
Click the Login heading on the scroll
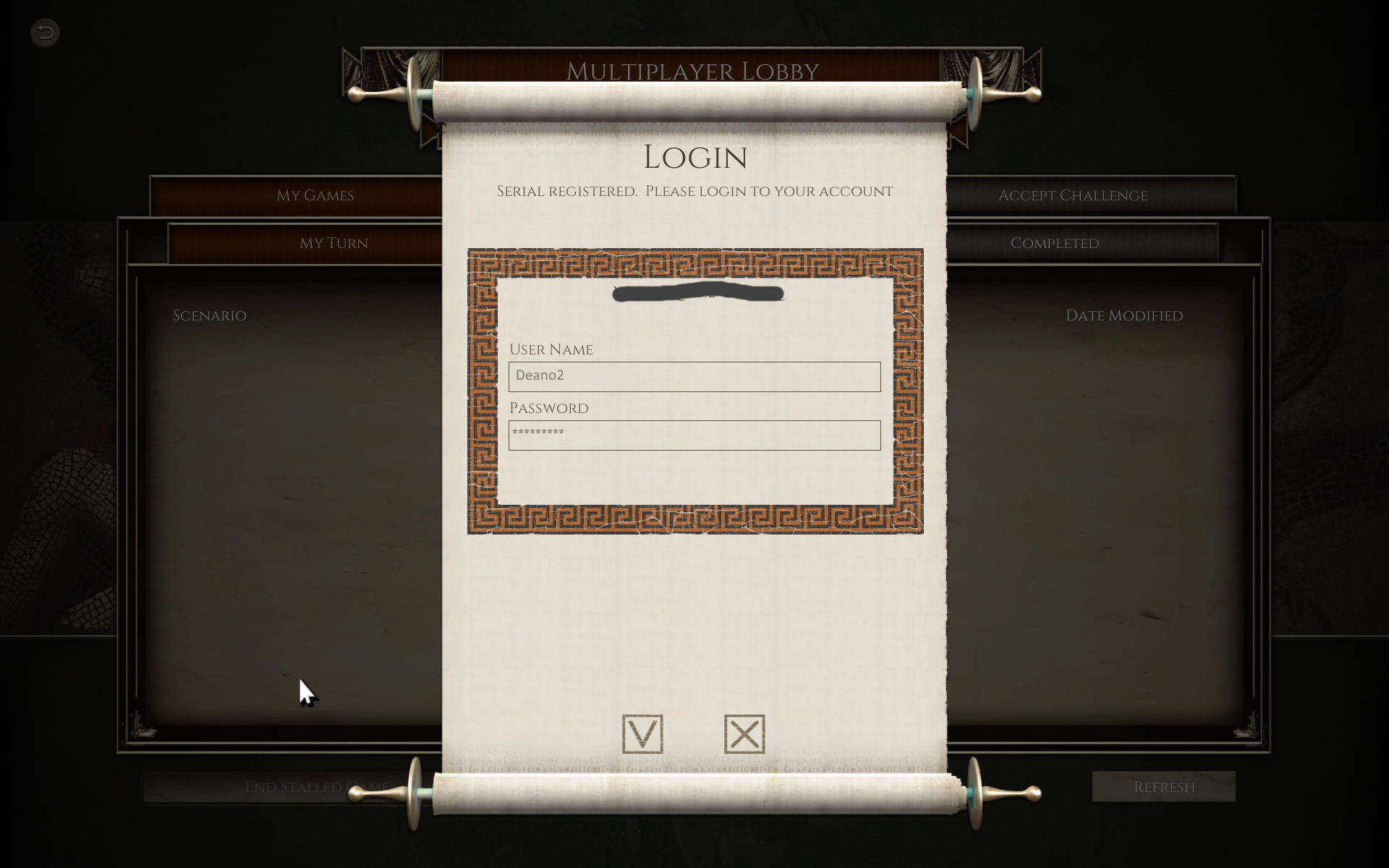tap(694, 156)
